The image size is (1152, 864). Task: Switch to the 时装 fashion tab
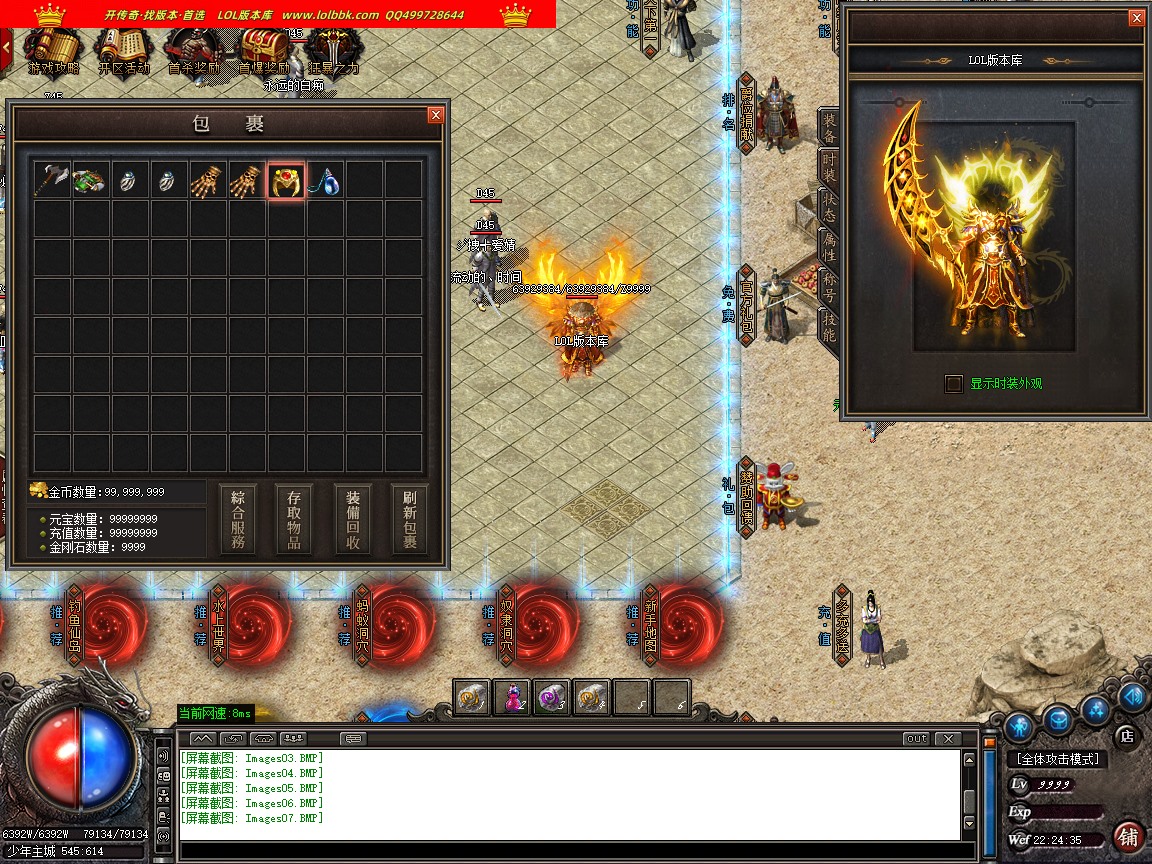click(829, 165)
